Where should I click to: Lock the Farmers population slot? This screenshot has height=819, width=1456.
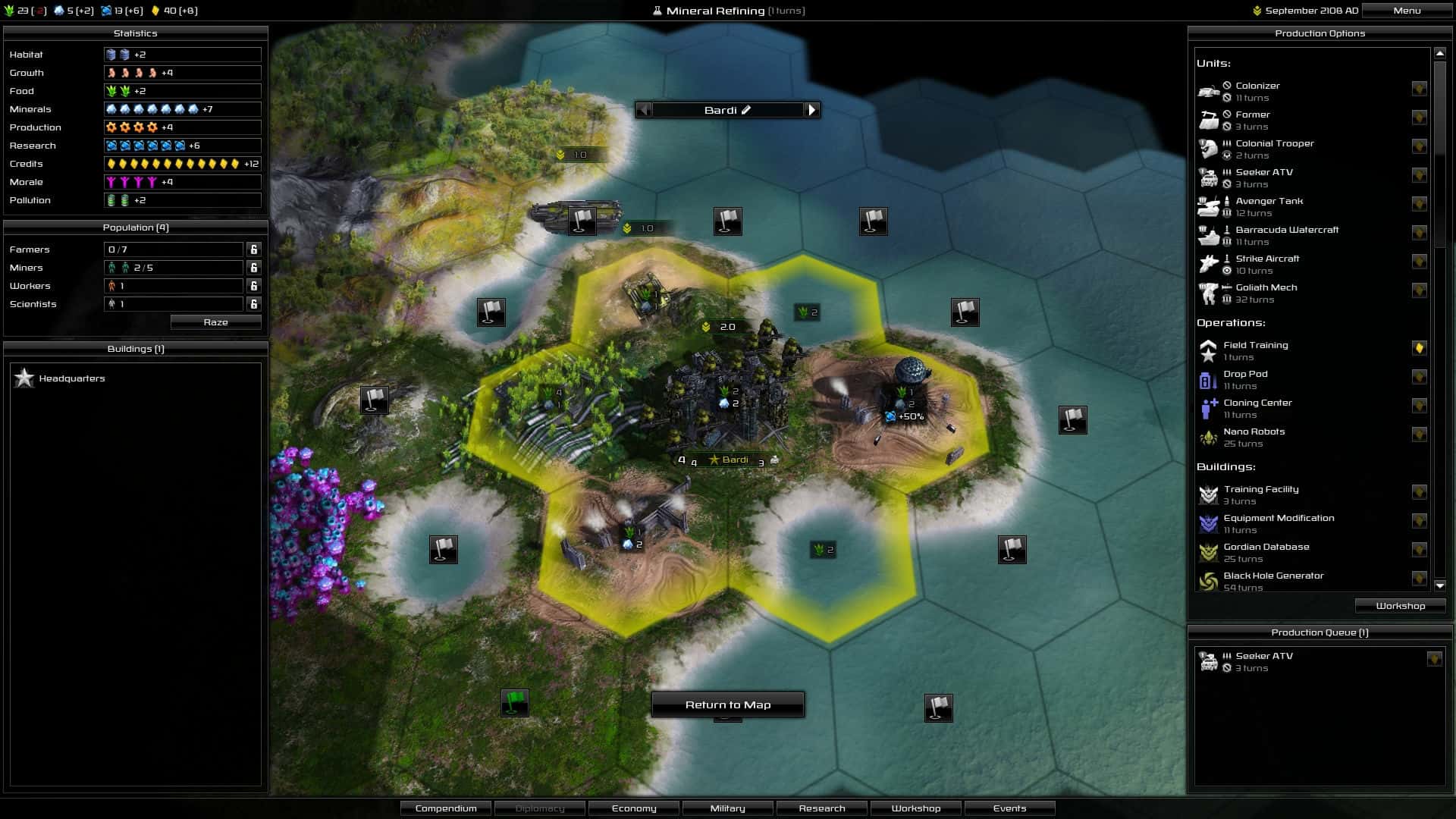click(253, 249)
